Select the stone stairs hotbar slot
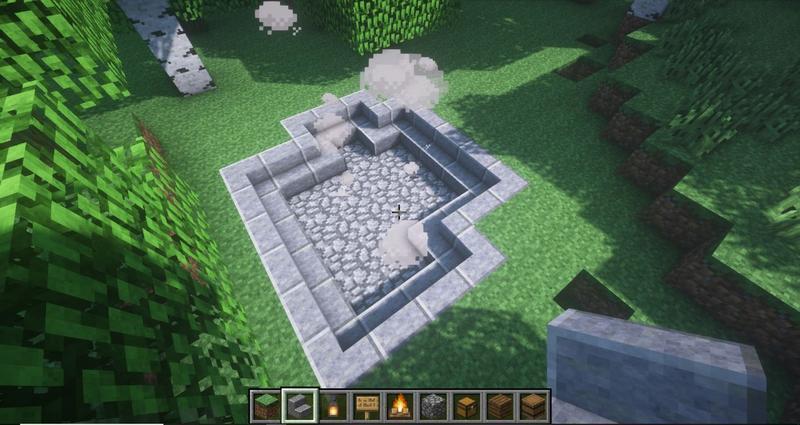Image resolution: width=800 pixels, height=425 pixels. pyautogui.click(x=299, y=406)
